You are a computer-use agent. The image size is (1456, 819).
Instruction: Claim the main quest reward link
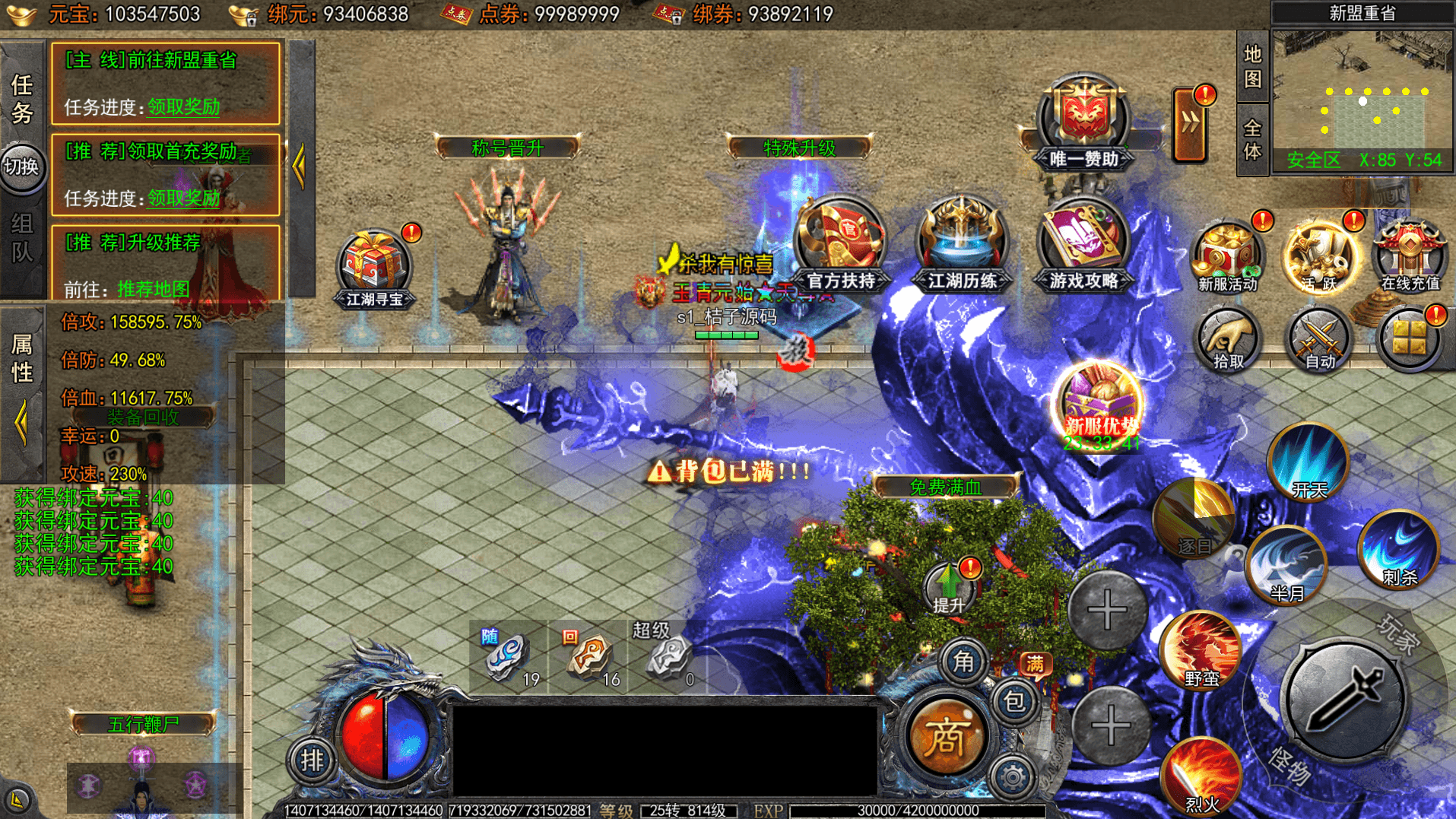click(183, 107)
